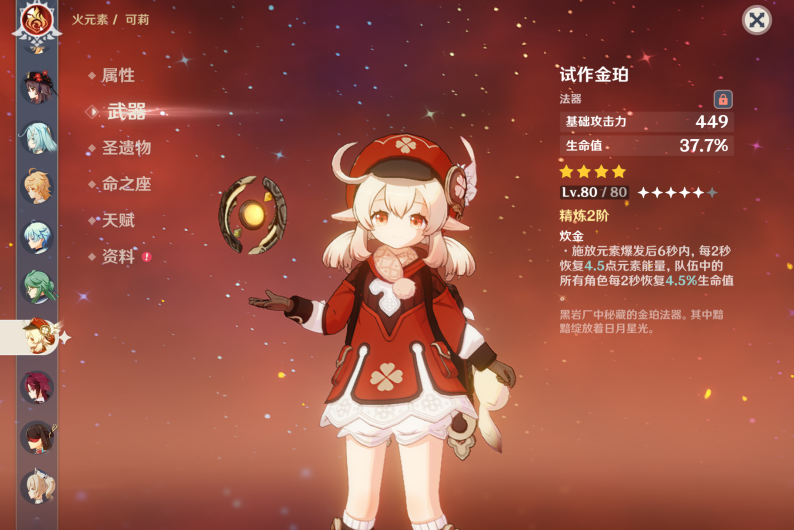
Task: Switch to the blonde Traveler portrait
Action: click(x=38, y=187)
